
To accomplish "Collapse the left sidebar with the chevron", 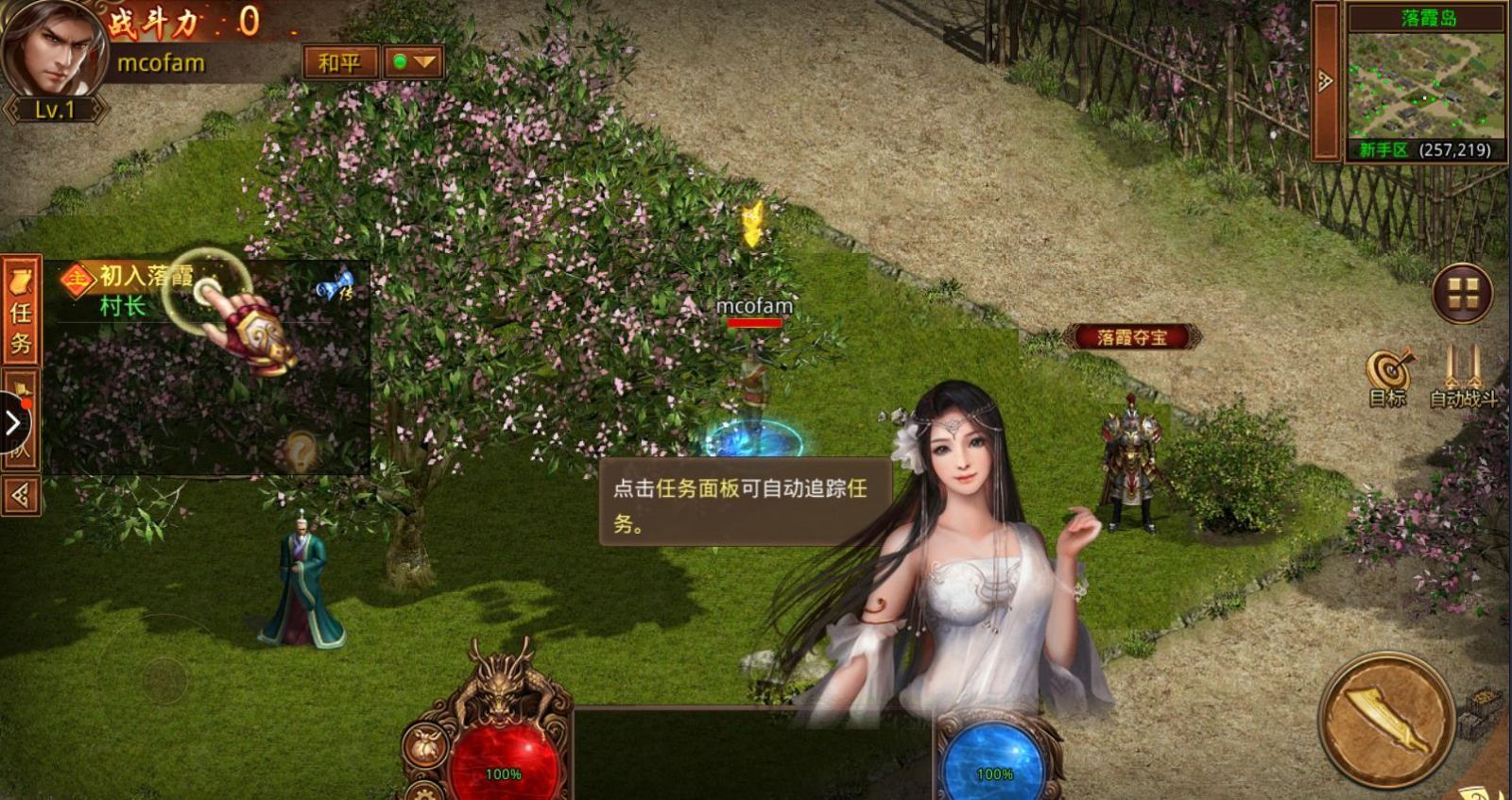I will point(12,422).
